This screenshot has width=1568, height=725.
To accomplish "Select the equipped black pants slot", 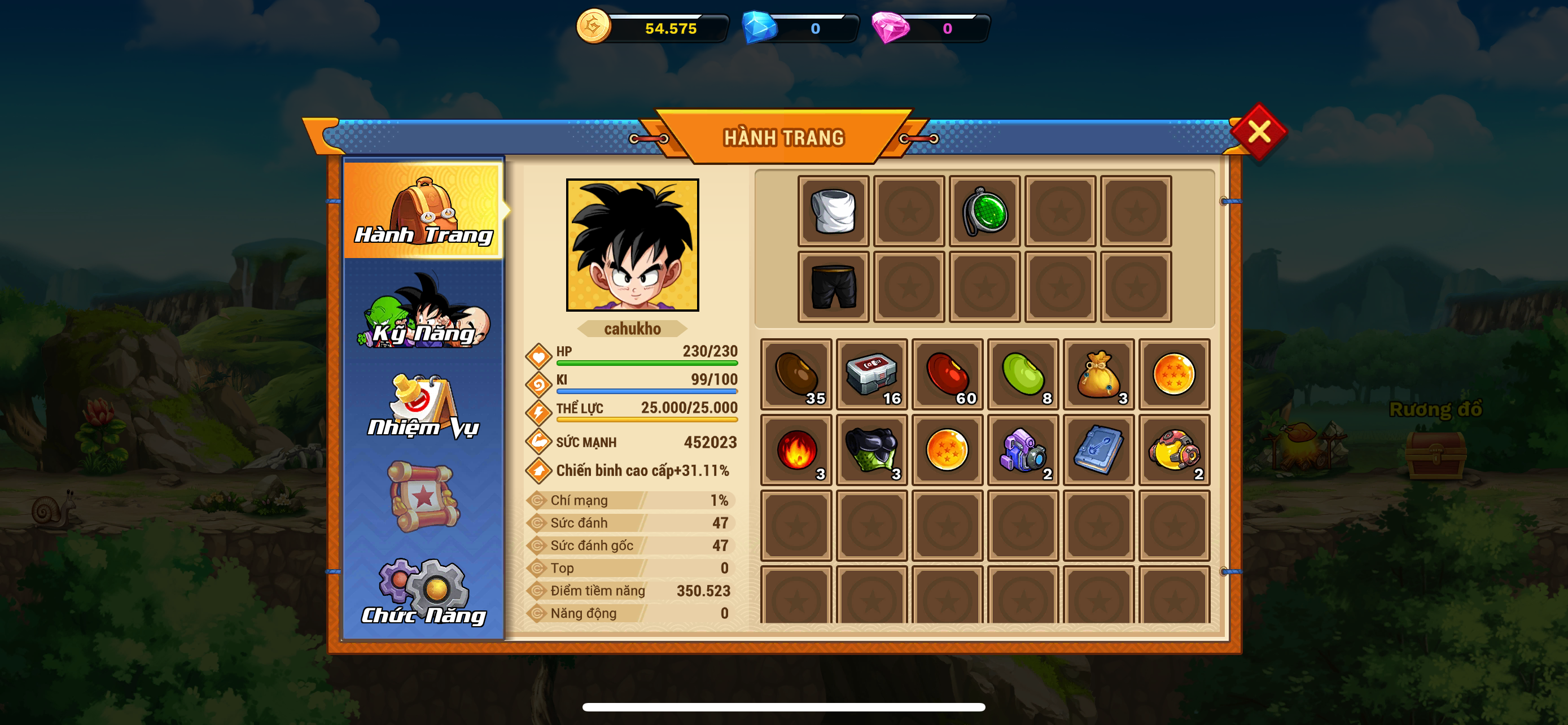I will pyautogui.click(x=833, y=287).
